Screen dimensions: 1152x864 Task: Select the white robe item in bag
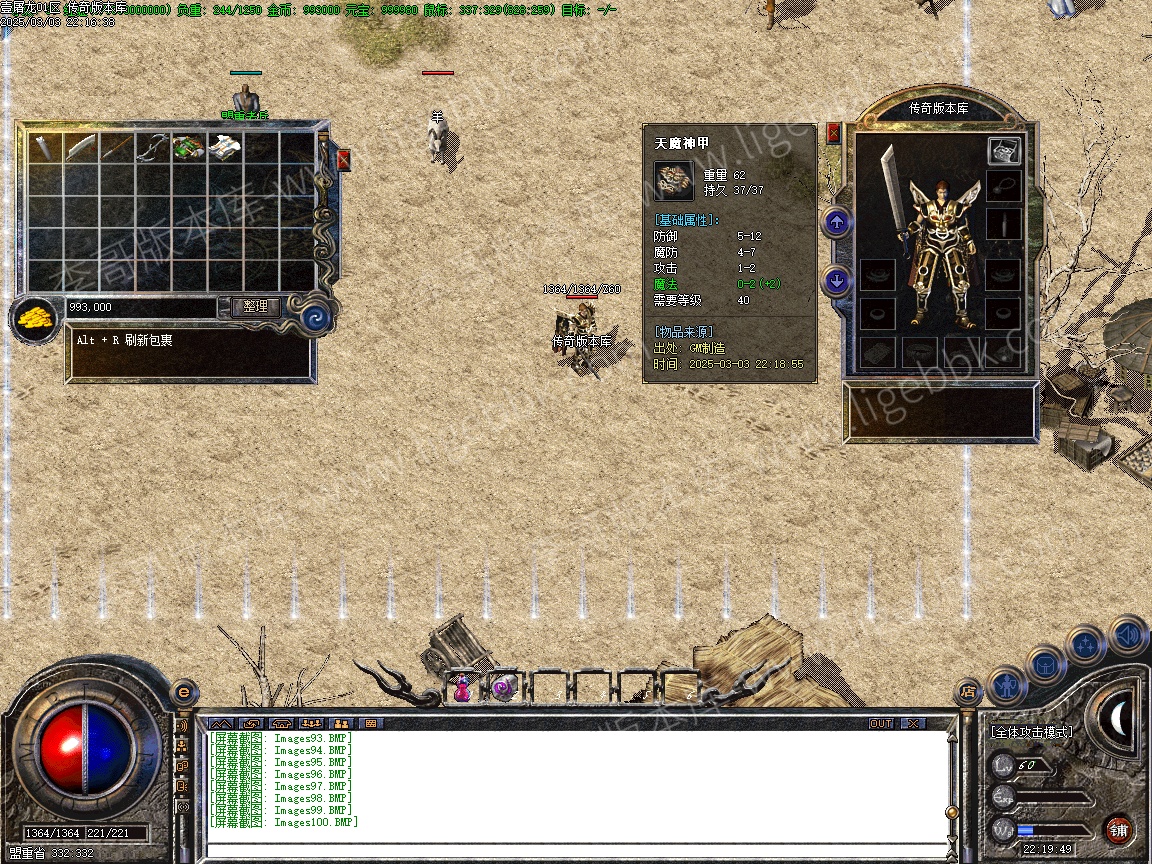(x=224, y=147)
